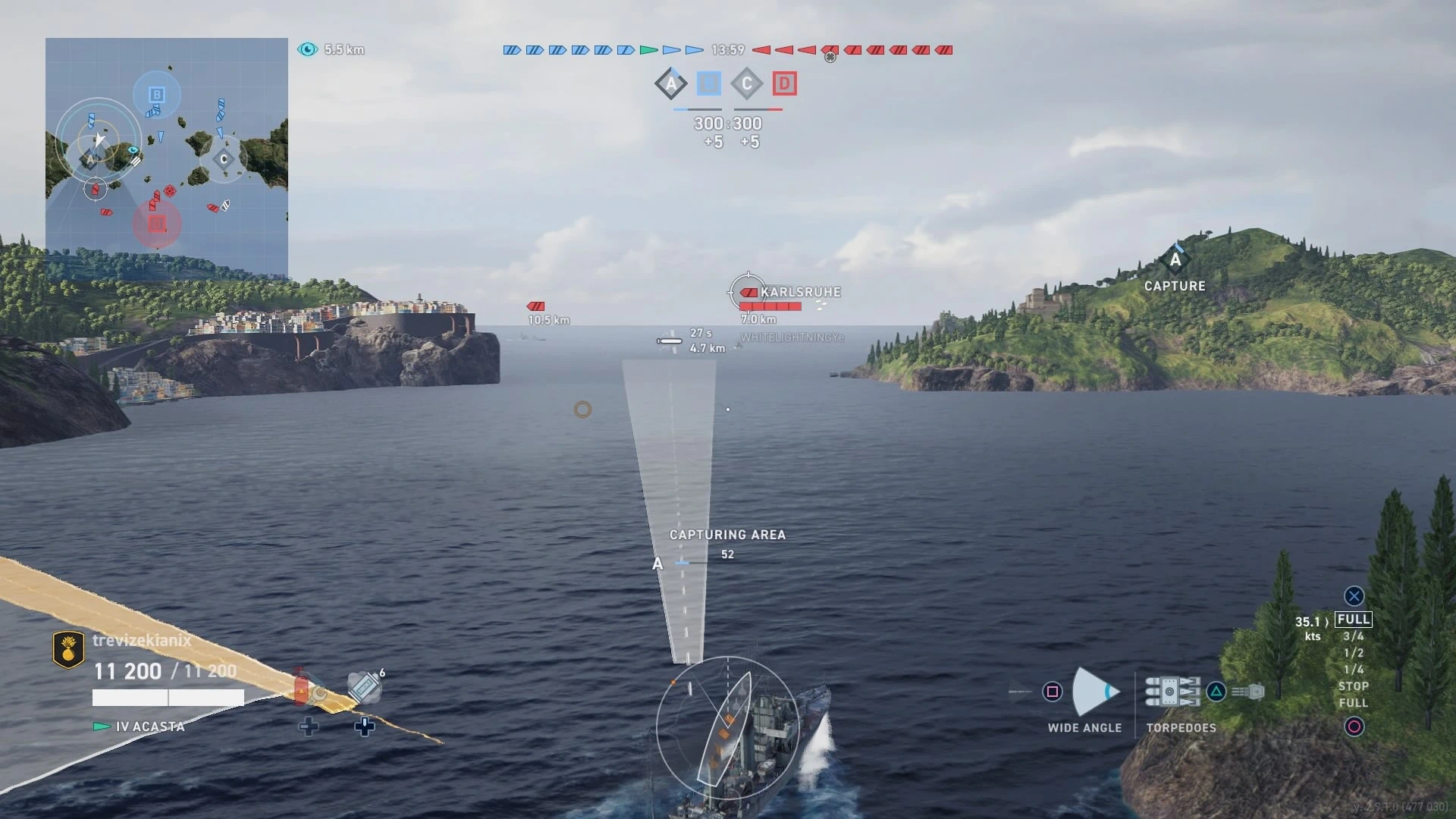Image resolution: width=1456 pixels, height=819 pixels.
Task: Choose the wide angle torpedo spread
Action: 1094,692
